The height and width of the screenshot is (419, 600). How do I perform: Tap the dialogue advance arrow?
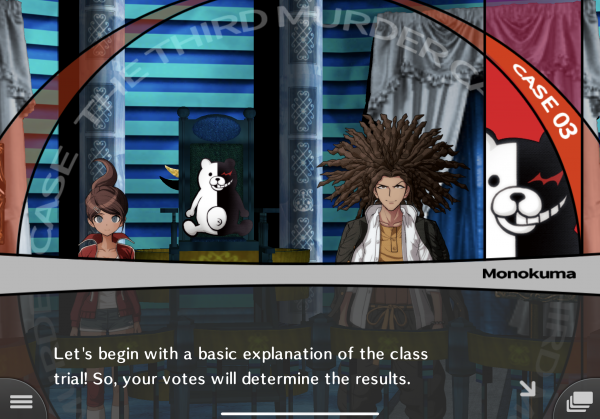[527, 388]
